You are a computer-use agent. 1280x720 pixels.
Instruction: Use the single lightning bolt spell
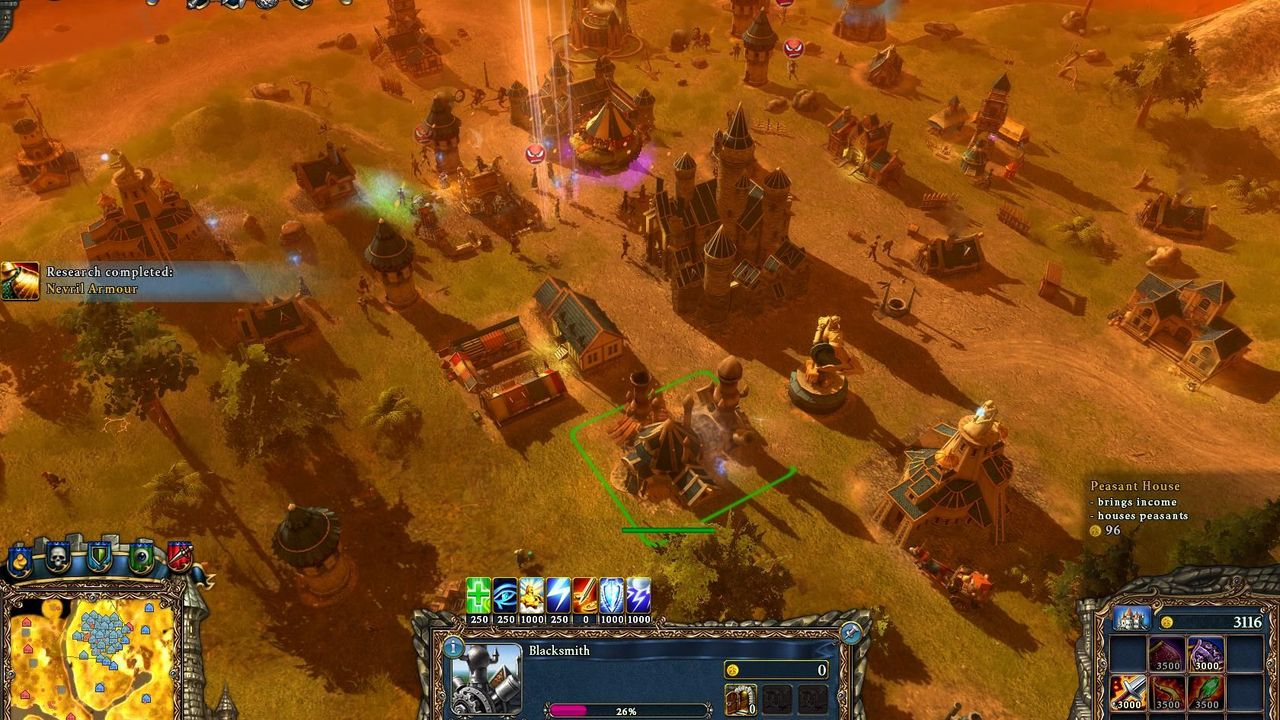(x=558, y=594)
